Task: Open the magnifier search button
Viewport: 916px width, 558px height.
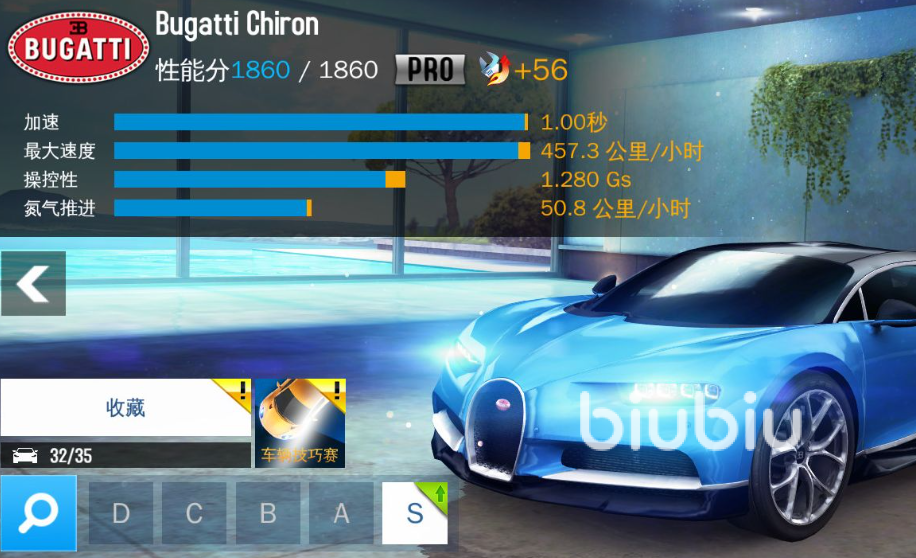Action: (x=38, y=513)
